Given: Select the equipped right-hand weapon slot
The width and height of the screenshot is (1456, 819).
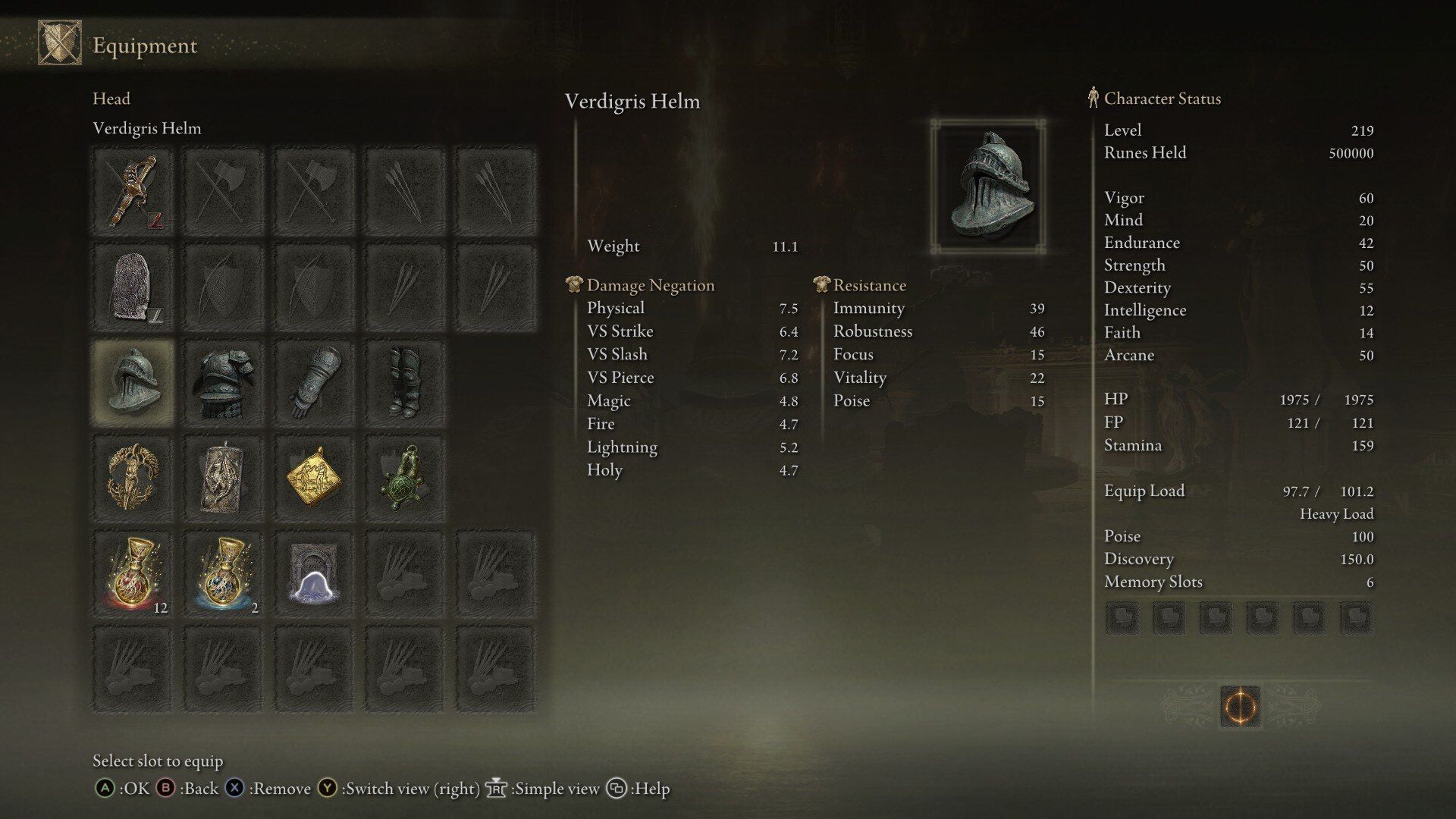Looking at the screenshot, I should (133, 191).
